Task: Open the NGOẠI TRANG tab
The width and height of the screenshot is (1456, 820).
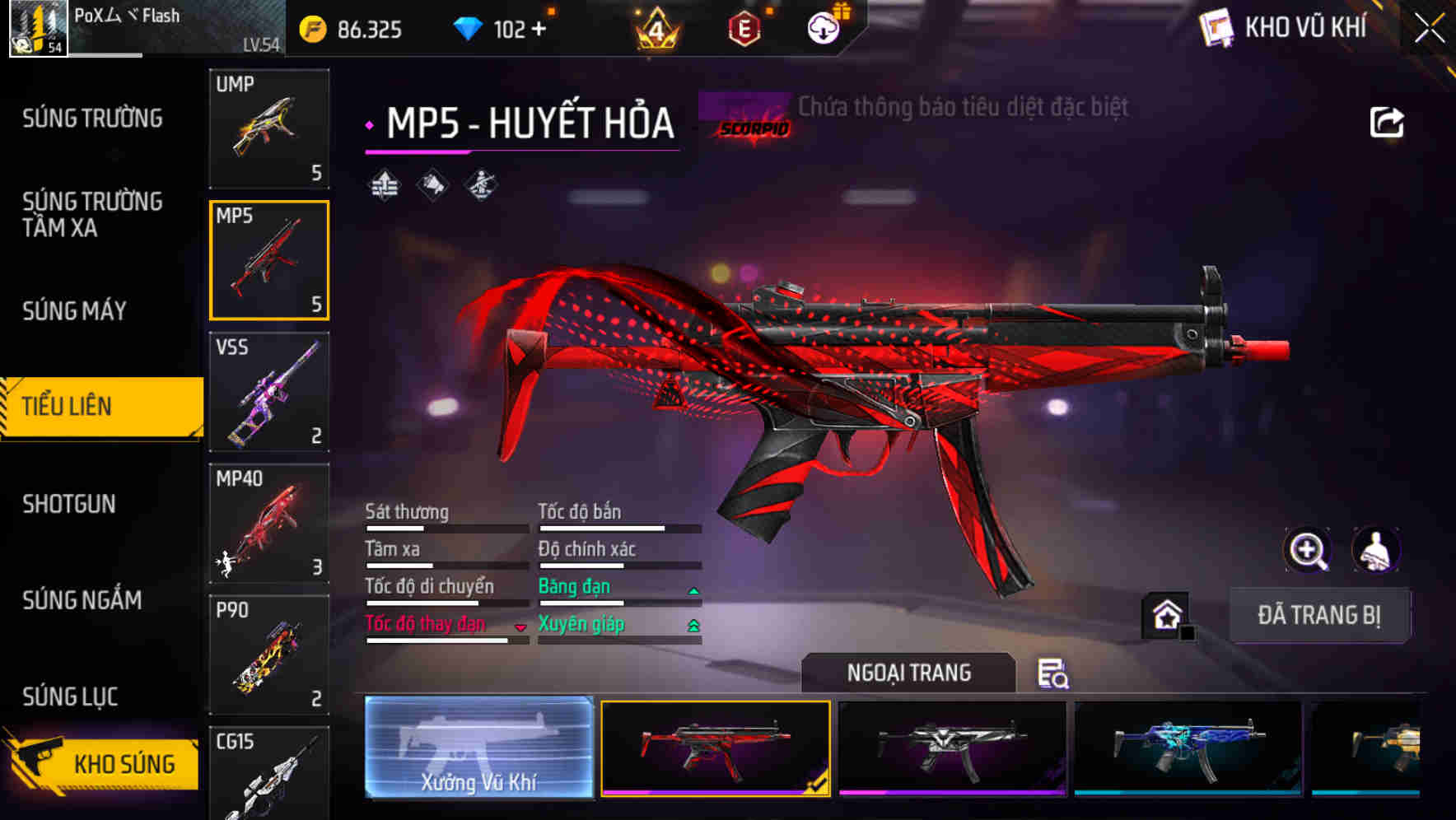Action: click(x=909, y=672)
